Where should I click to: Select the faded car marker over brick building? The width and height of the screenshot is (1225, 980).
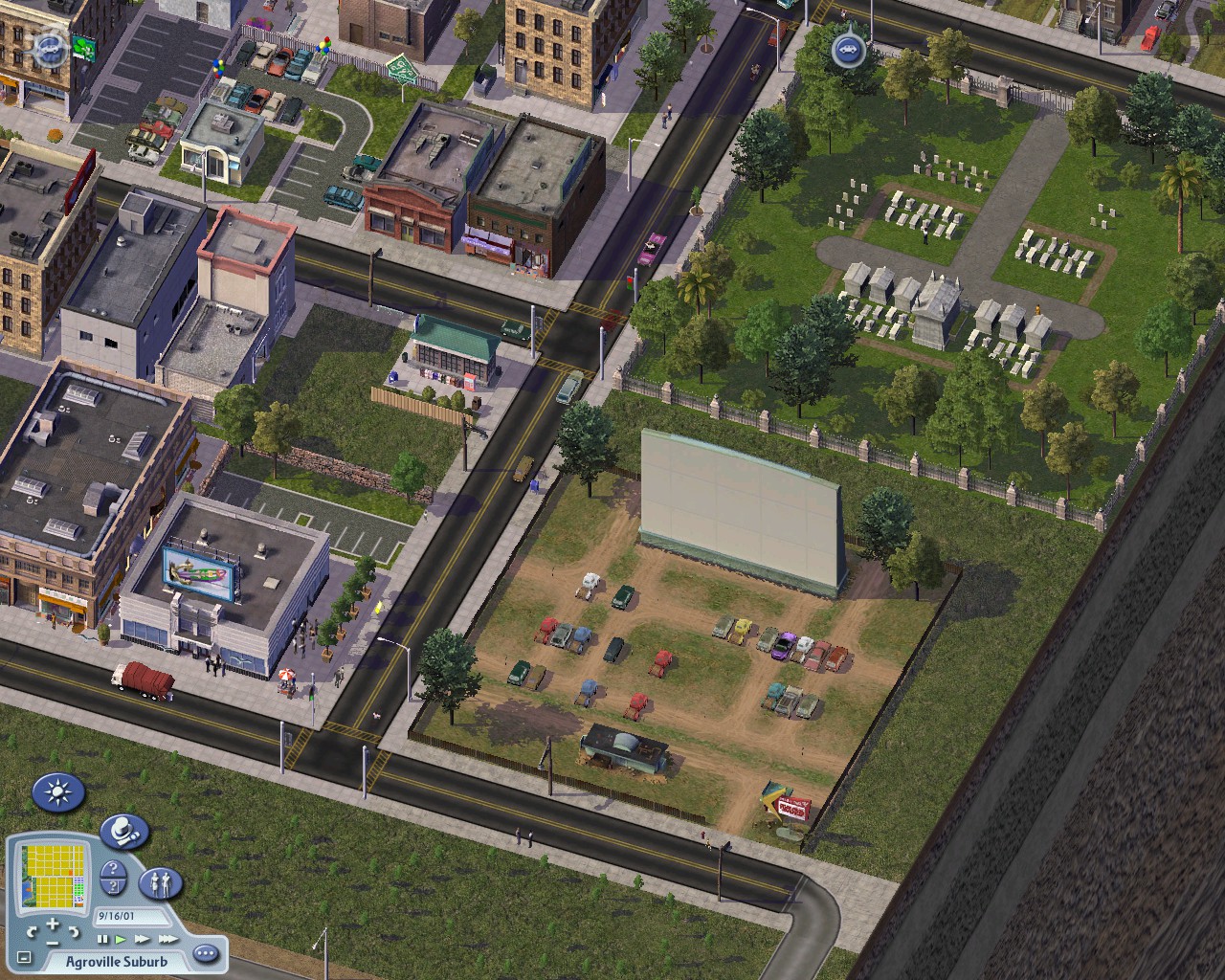click(x=50, y=46)
